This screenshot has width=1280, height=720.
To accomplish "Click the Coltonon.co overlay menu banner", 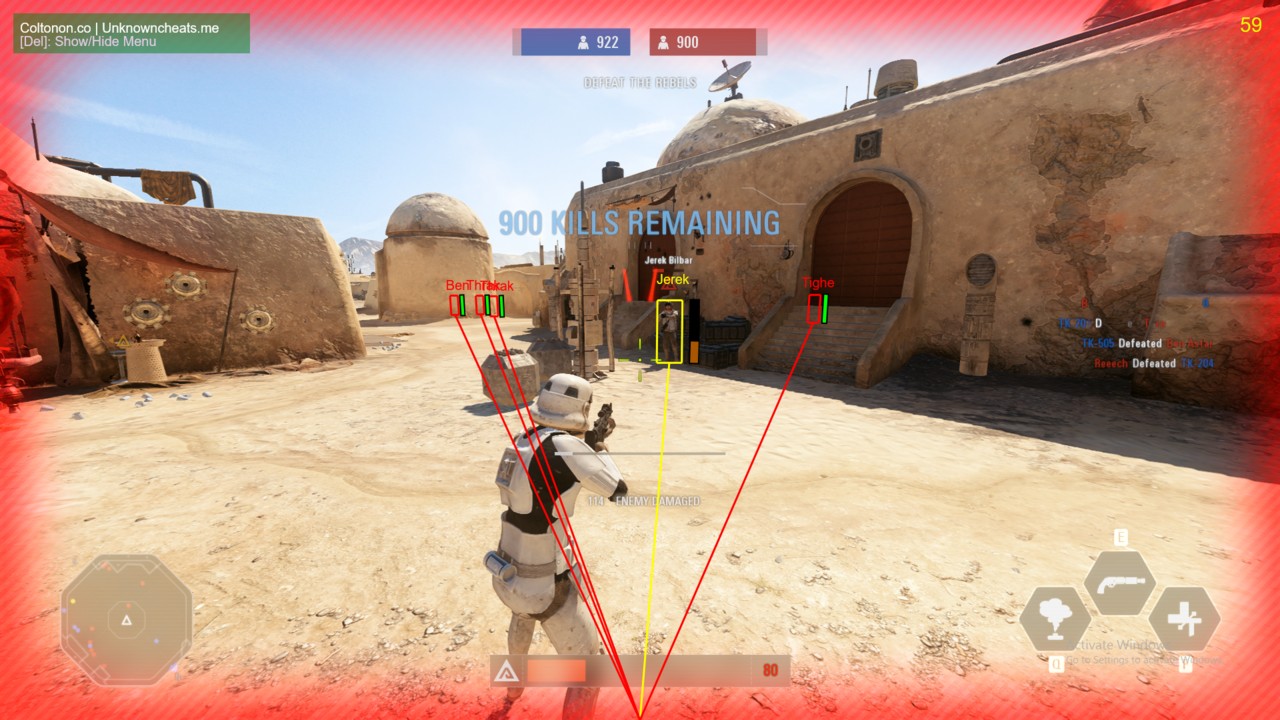I will 132,34.
